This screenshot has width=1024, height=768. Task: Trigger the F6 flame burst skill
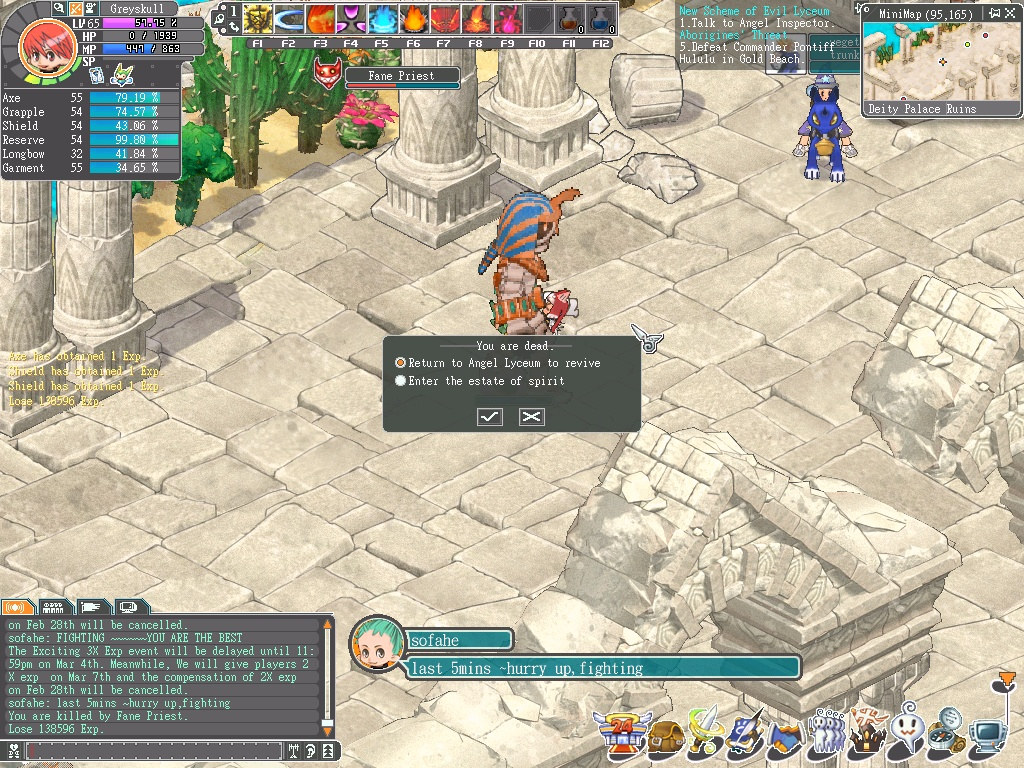click(413, 20)
